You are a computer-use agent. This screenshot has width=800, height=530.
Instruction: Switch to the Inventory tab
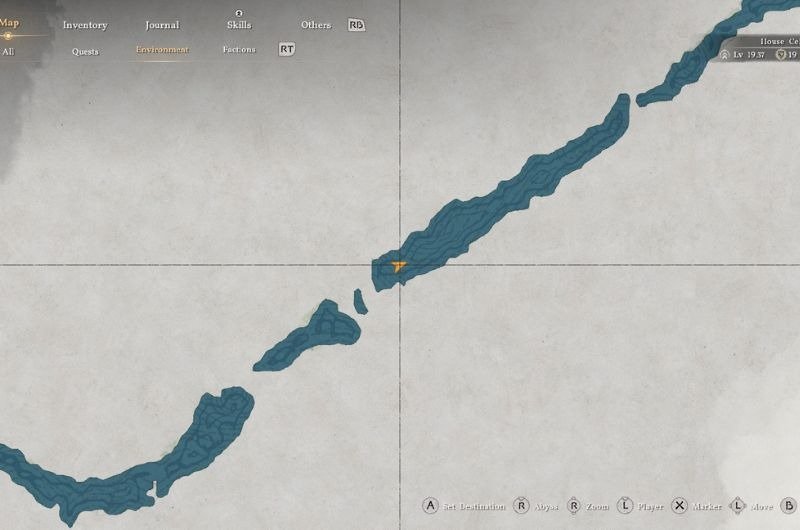(84, 25)
